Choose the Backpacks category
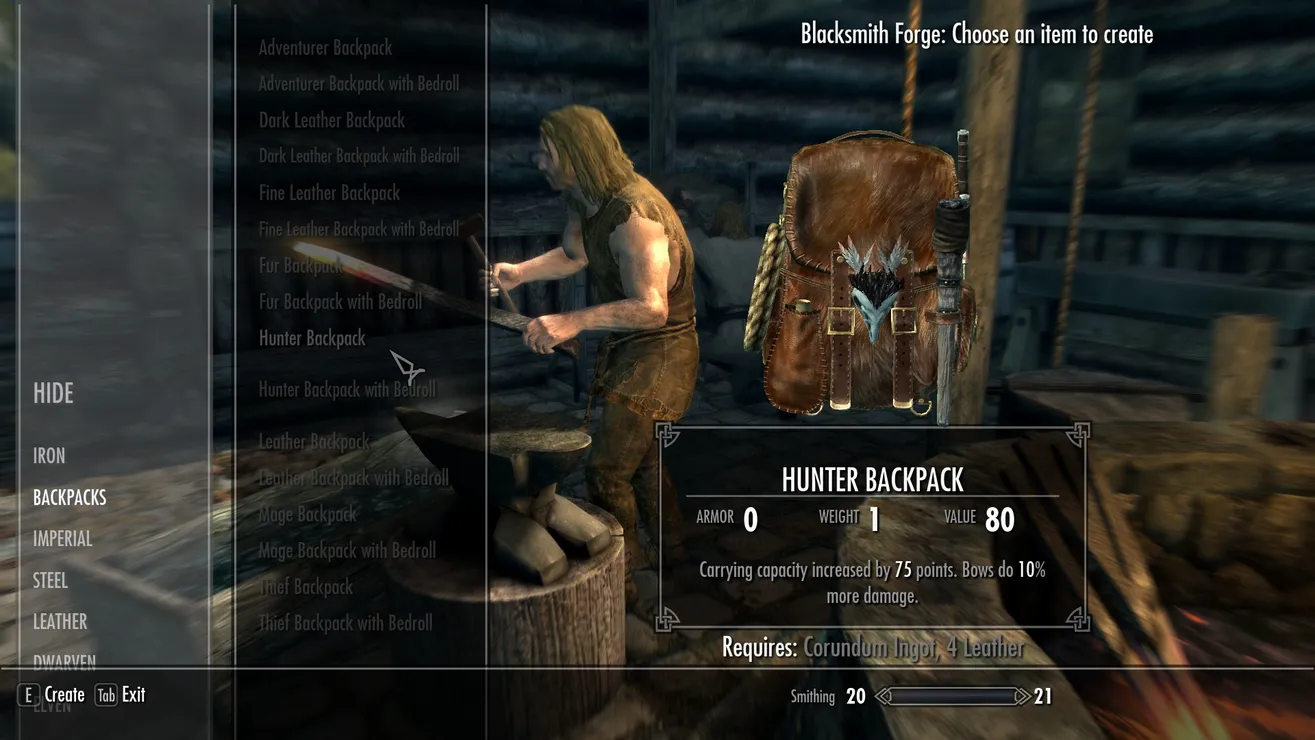This screenshot has height=740, width=1315. coord(69,497)
